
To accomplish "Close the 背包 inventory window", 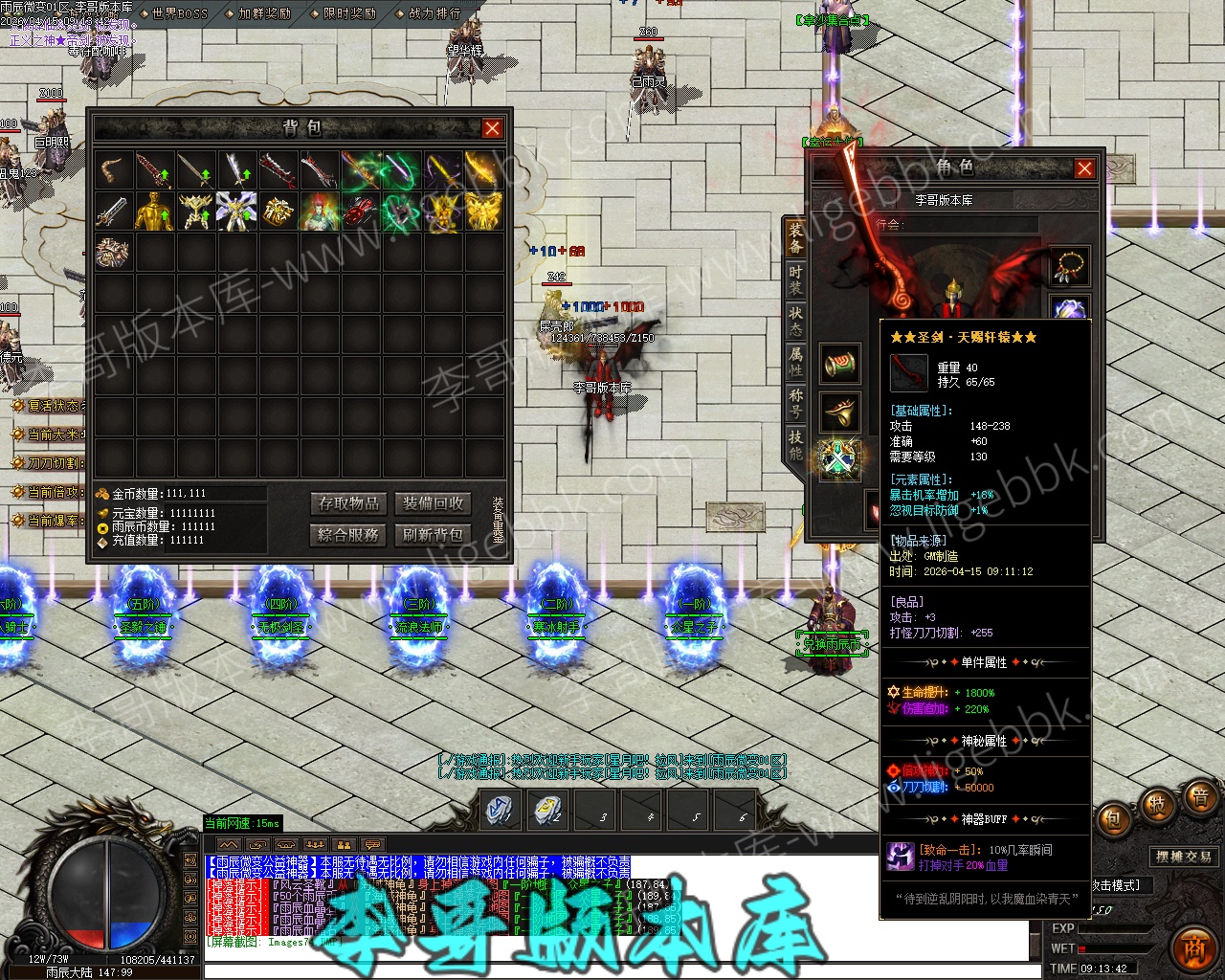I will [x=492, y=128].
